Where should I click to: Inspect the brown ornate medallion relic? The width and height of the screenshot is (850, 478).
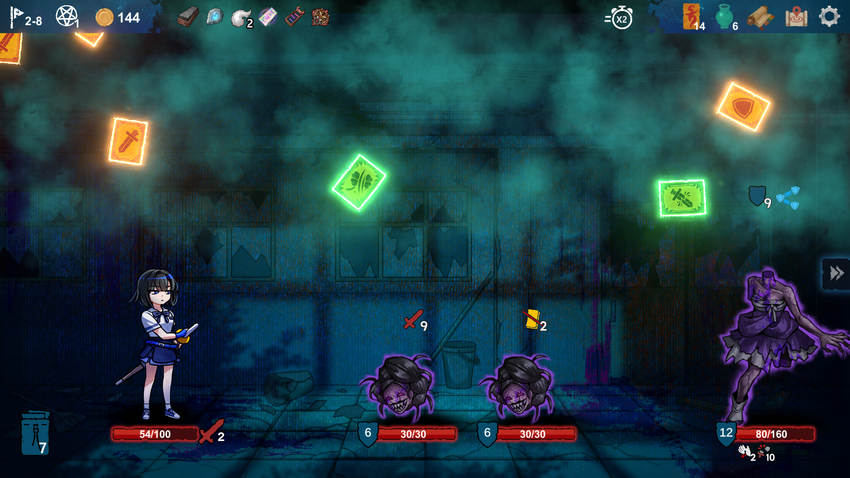click(320, 17)
